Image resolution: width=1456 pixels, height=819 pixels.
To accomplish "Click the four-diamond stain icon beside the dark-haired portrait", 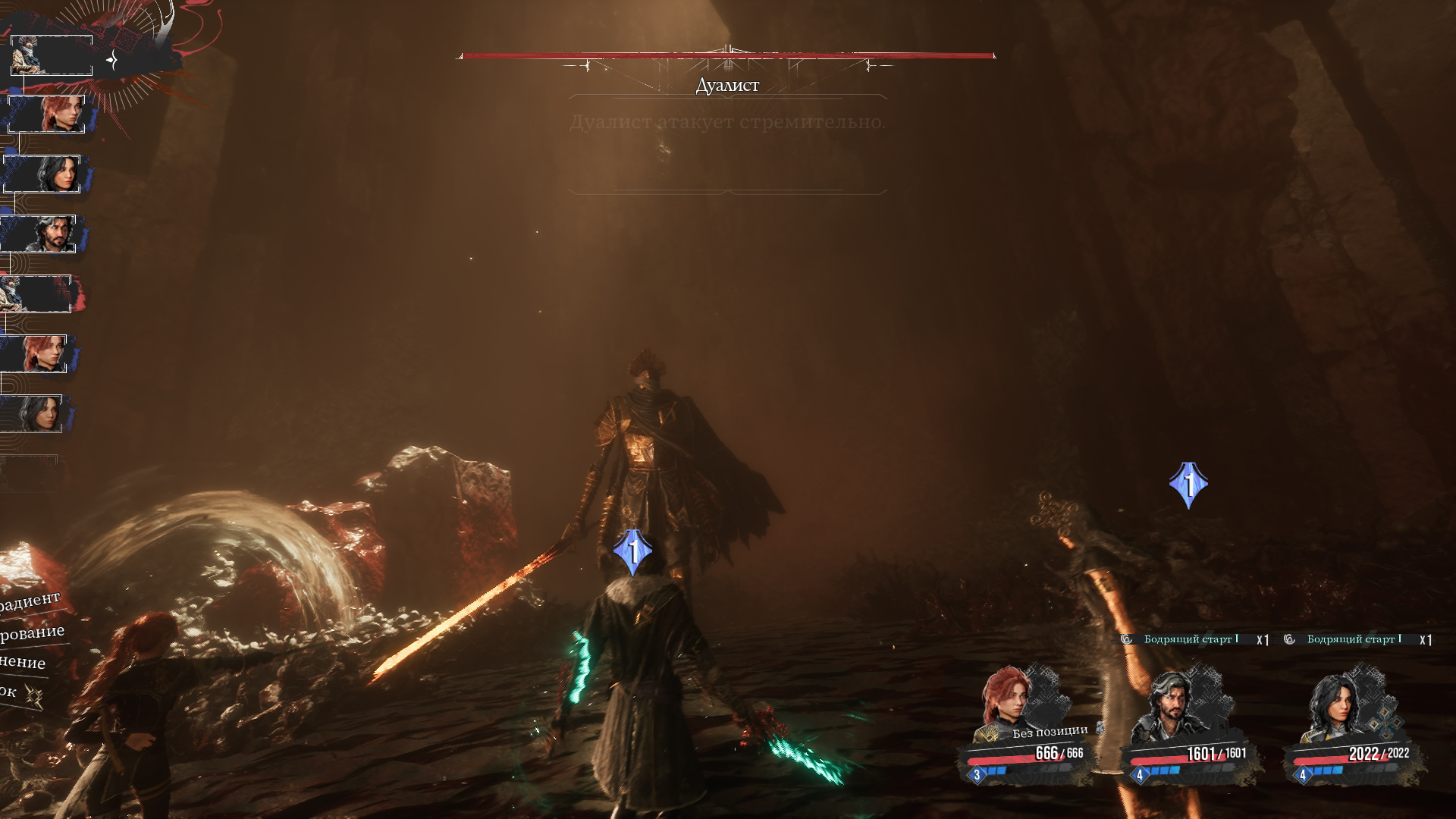I will pos(1385,723).
